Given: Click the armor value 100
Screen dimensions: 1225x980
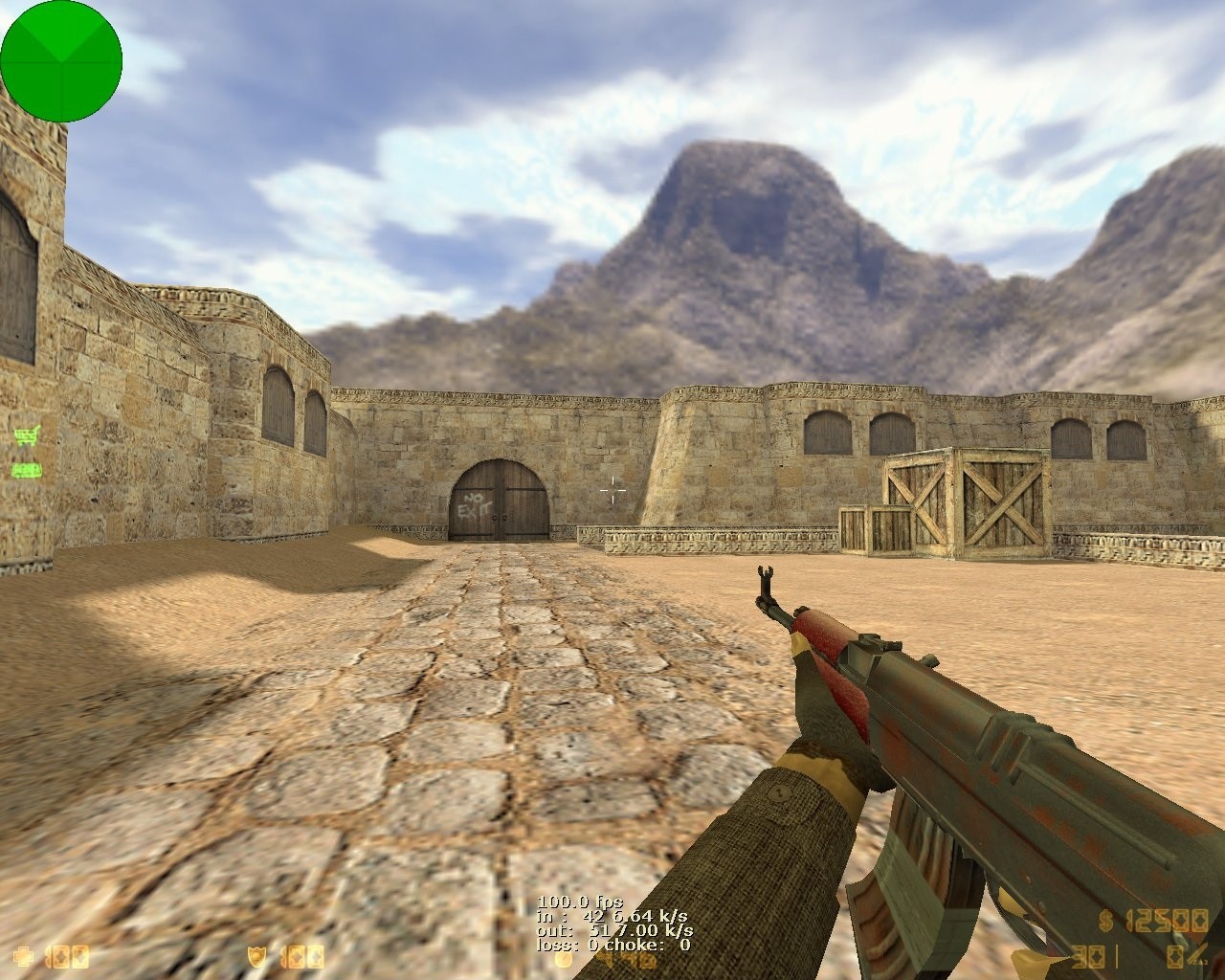Looking at the screenshot, I should pyautogui.click(x=301, y=957).
